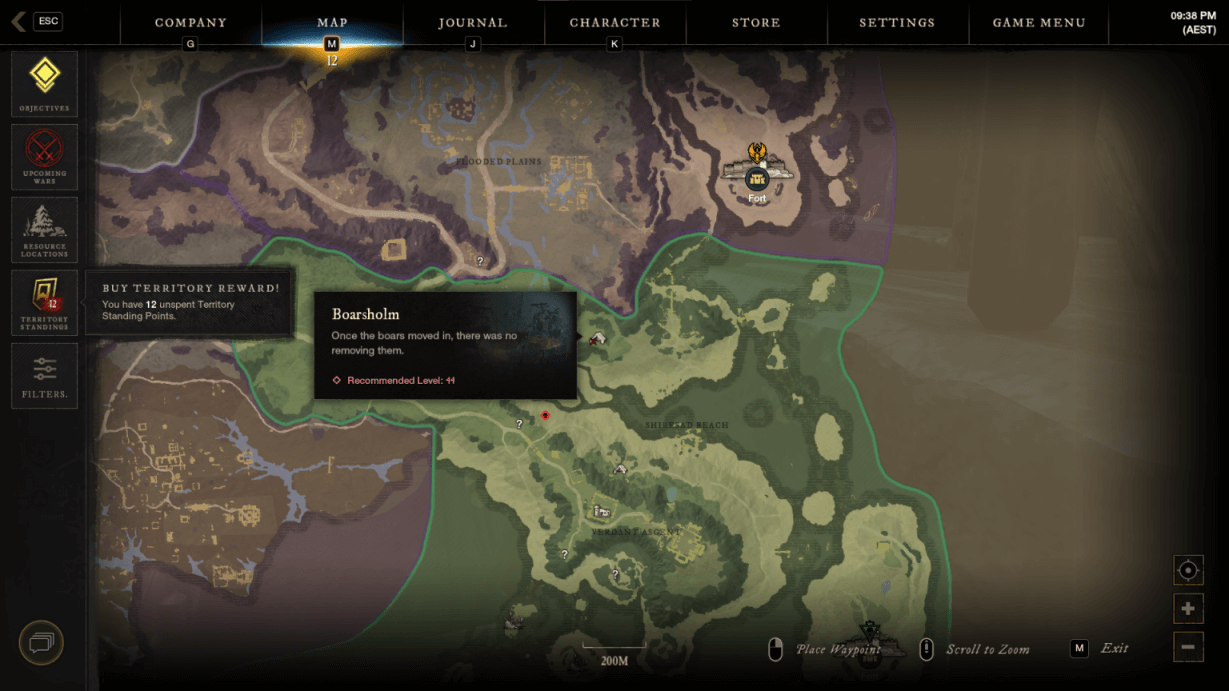Open the Game Menu tab
This screenshot has height=691, width=1229.
(1039, 22)
